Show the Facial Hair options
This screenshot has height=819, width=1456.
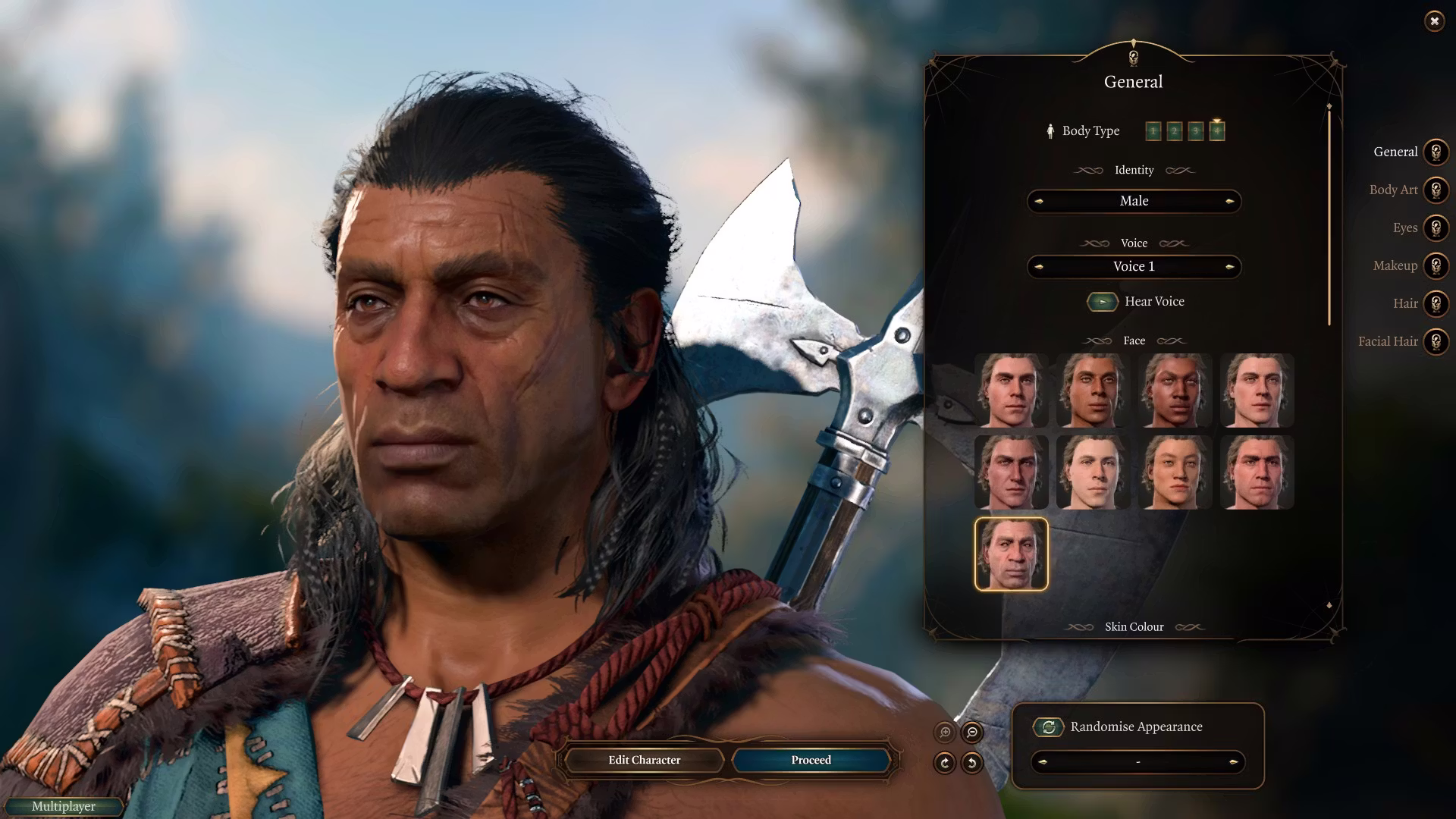[x=1436, y=342]
